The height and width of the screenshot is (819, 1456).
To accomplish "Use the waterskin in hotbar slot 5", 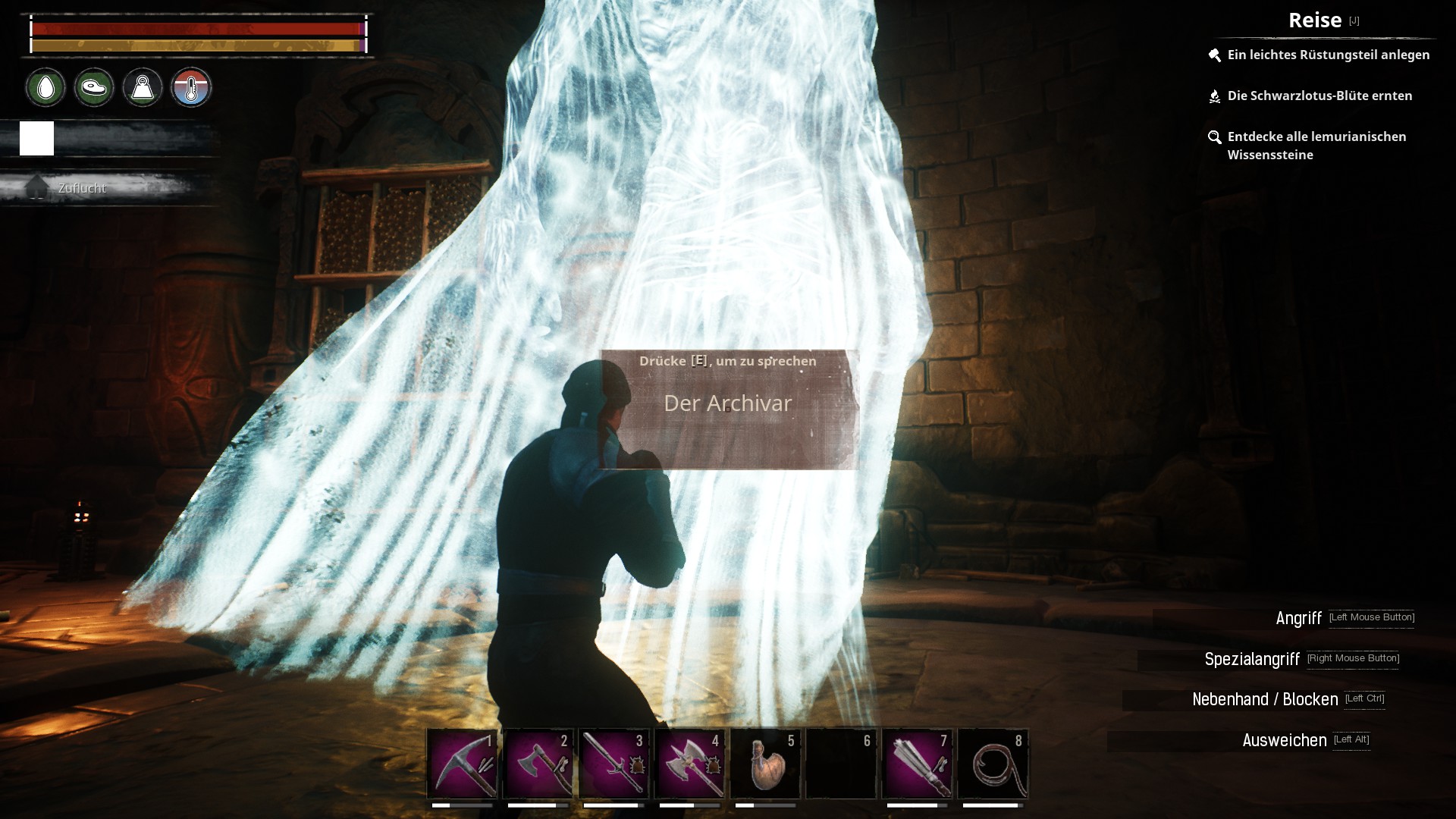I will (765, 764).
